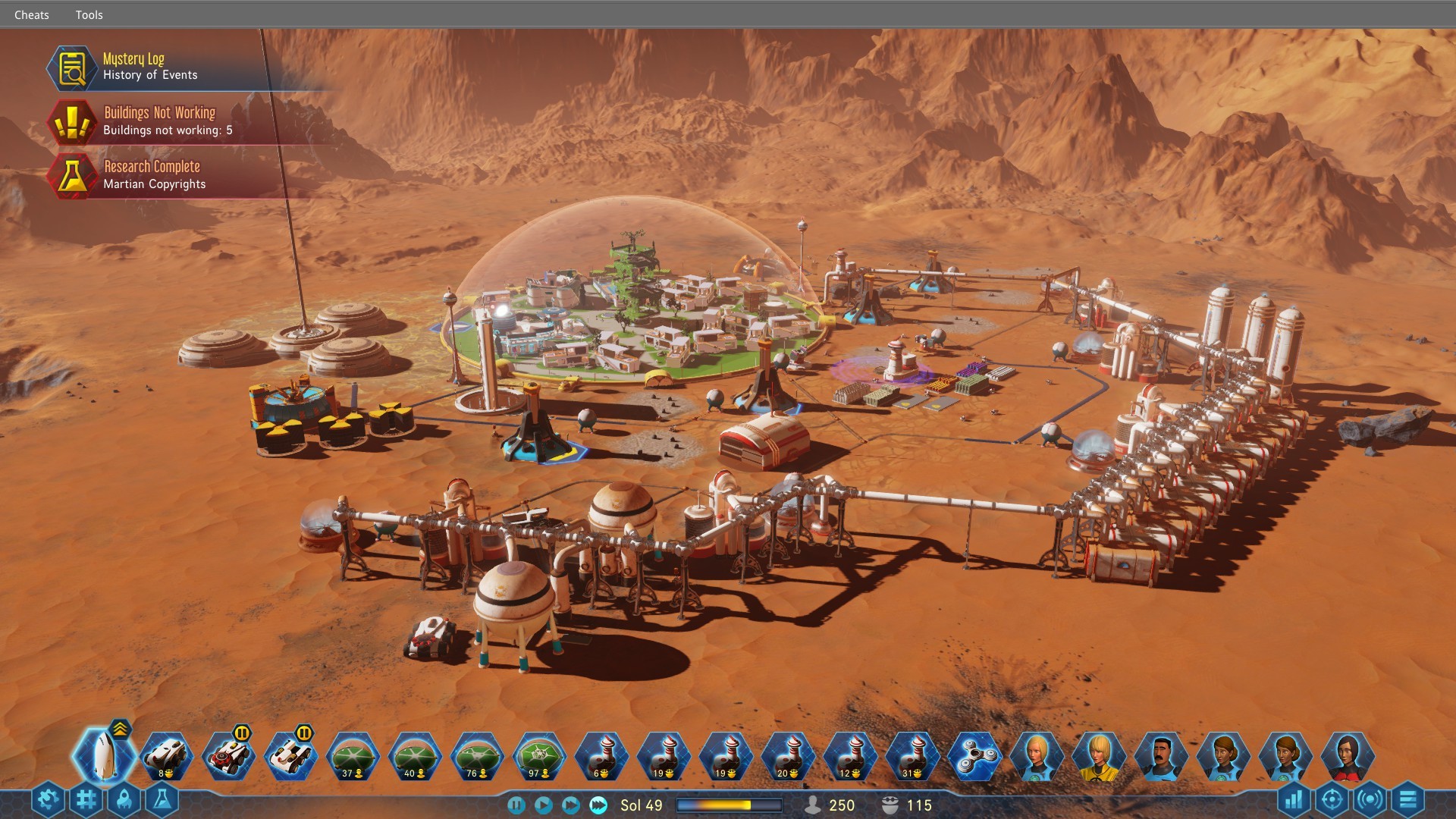Pause the game simulation
The image size is (1456, 819).
tap(519, 805)
